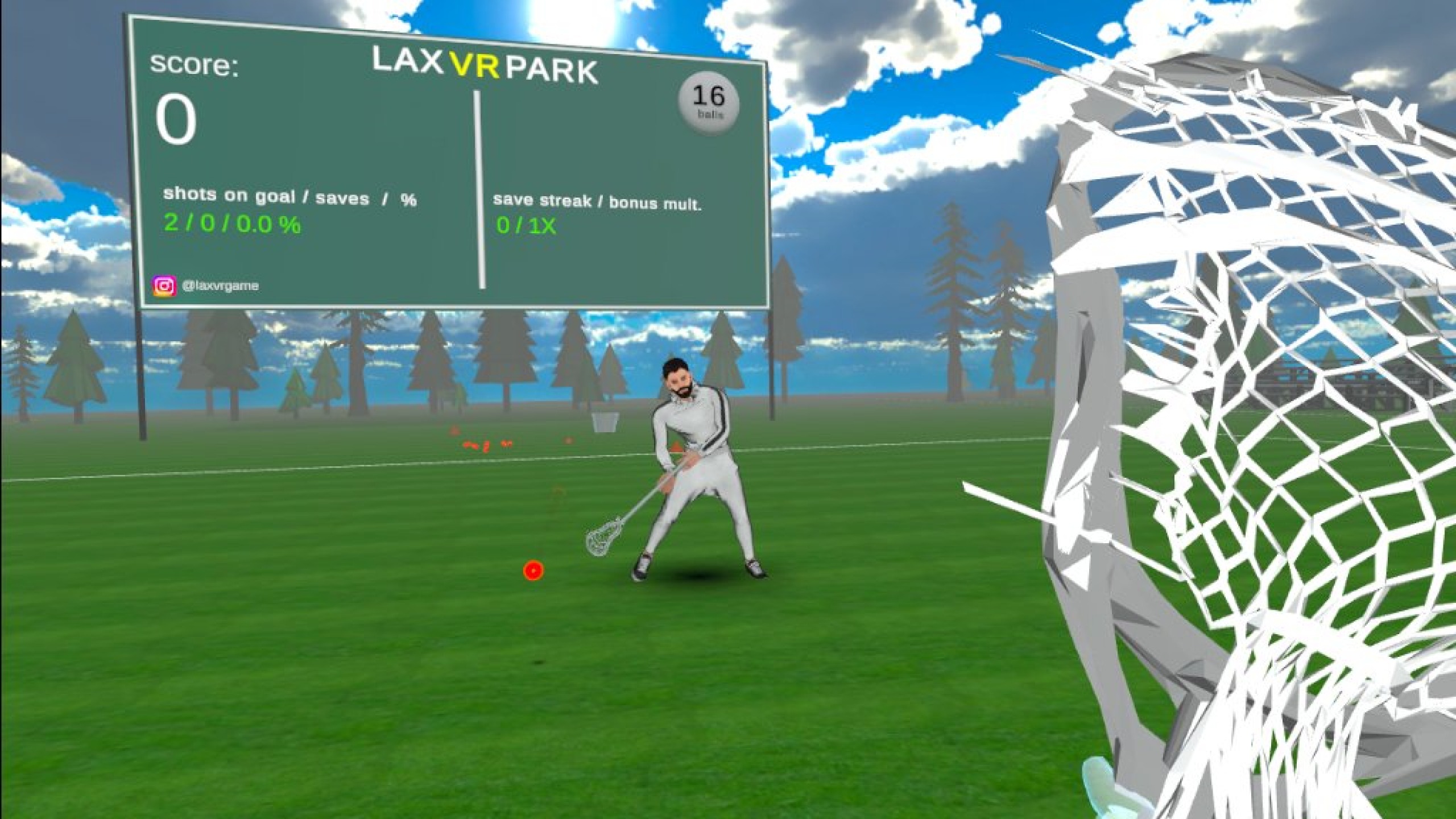
Task: Open the Instagram icon on the scoreboard
Action: coord(164,286)
